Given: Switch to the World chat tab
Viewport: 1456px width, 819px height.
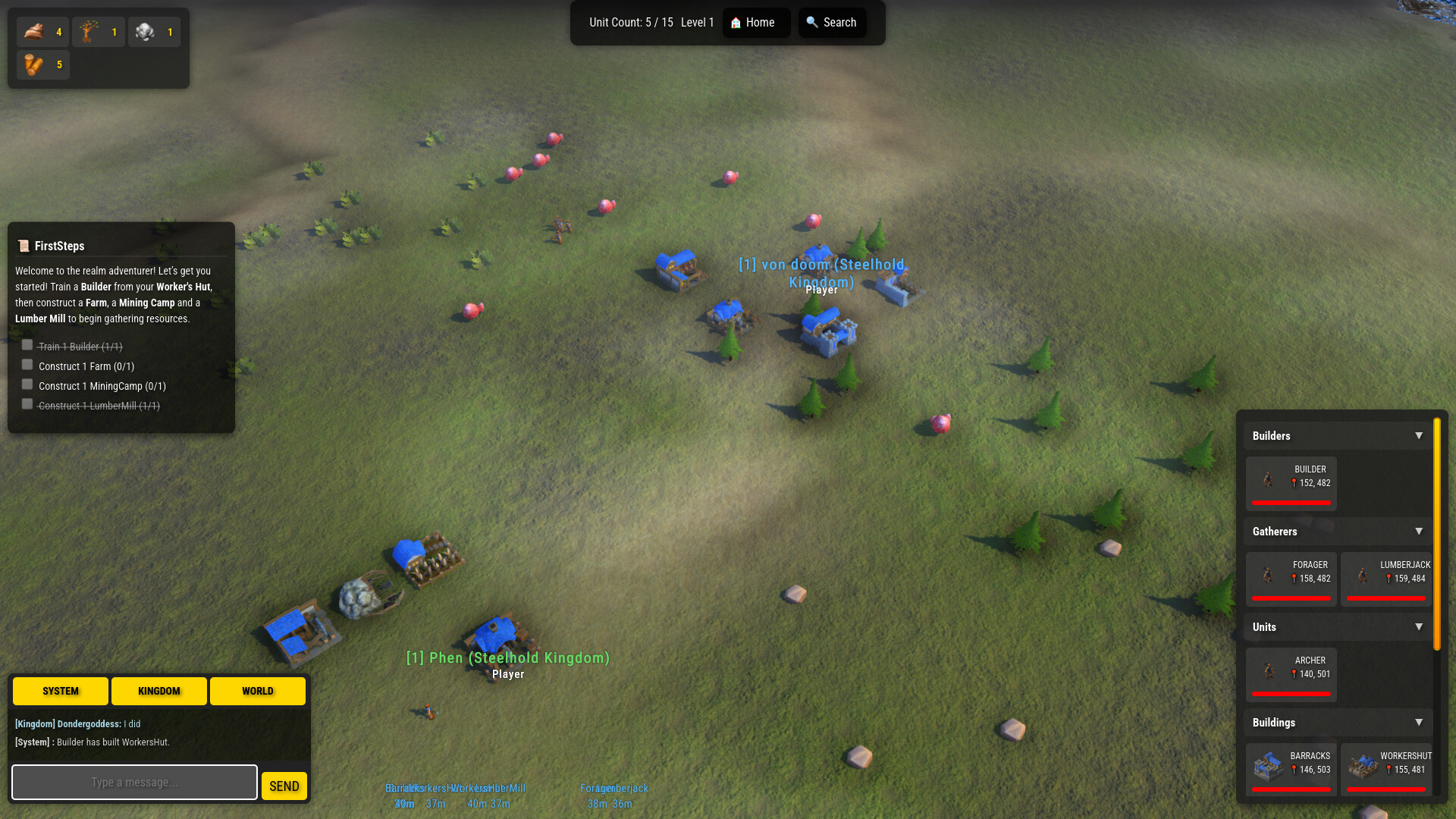Looking at the screenshot, I should [x=257, y=691].
